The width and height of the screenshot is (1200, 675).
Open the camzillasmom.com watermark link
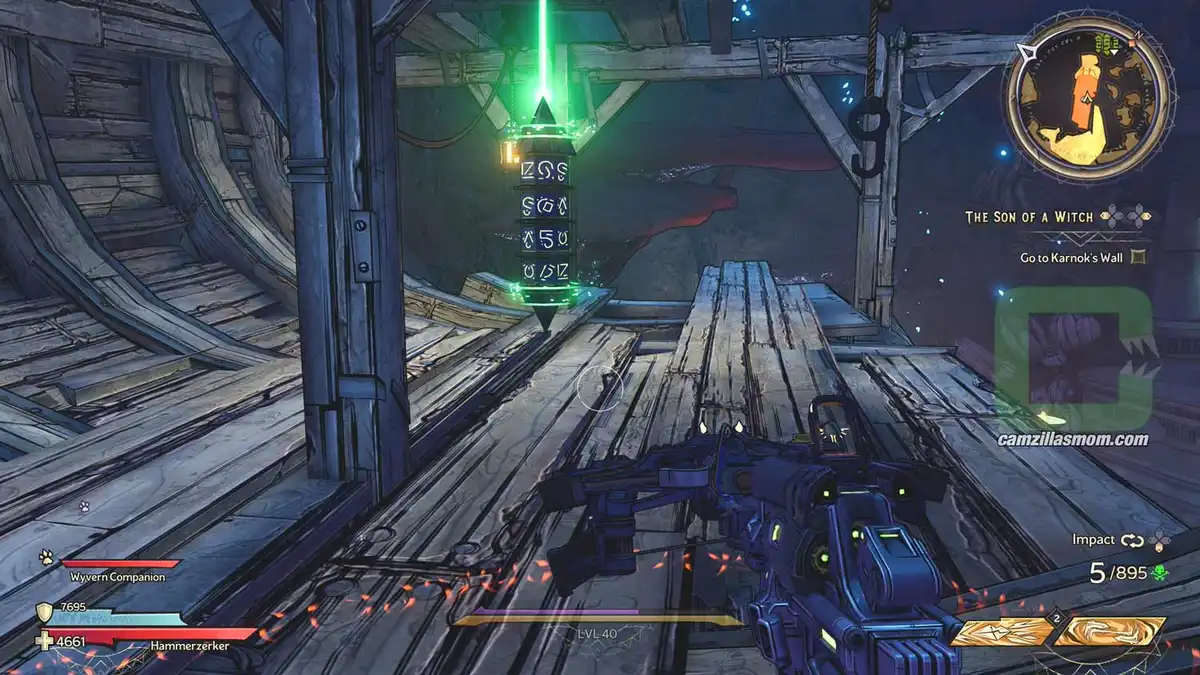click(1073, 439)
